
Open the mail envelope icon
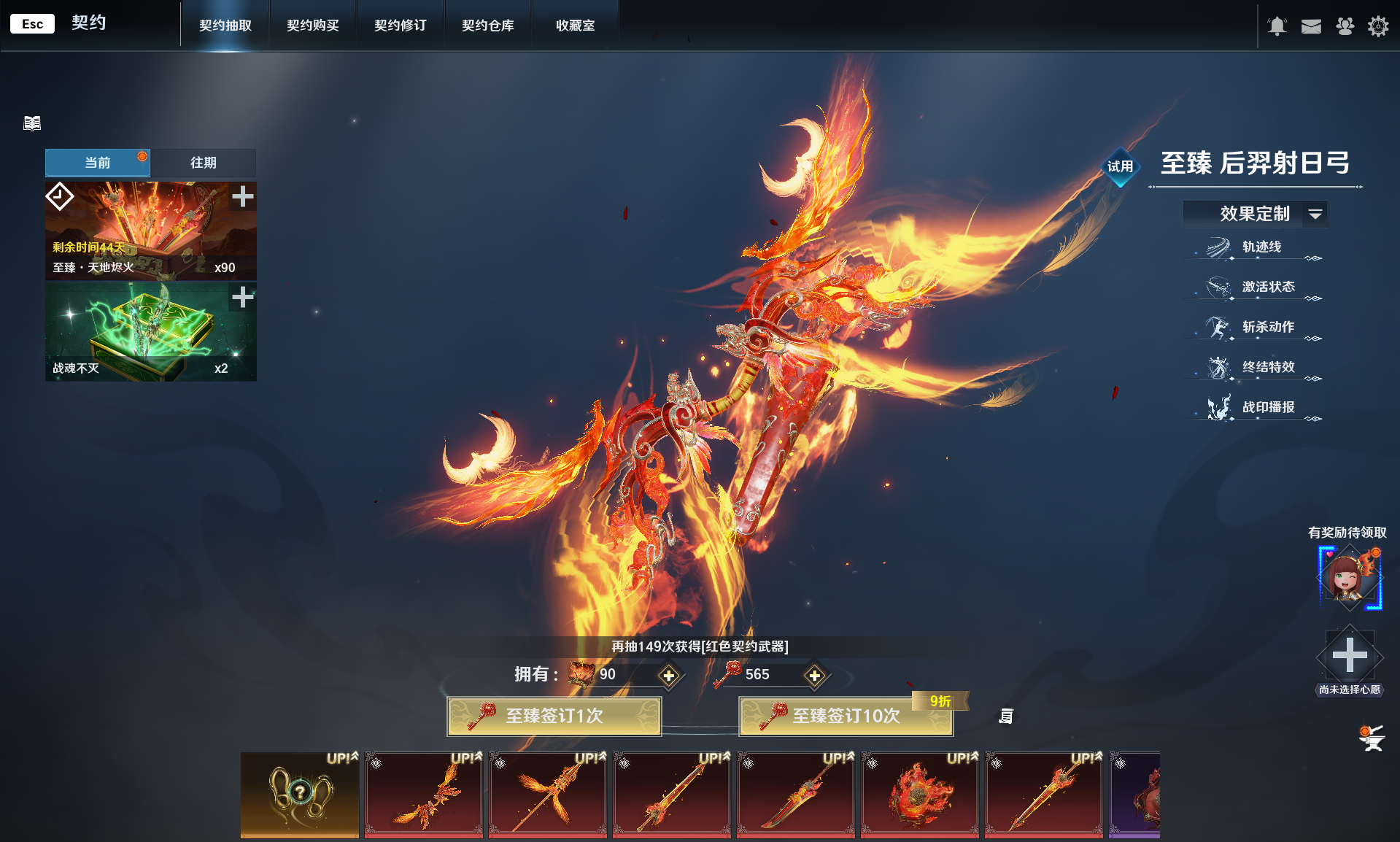click(x=1311, y=26)
